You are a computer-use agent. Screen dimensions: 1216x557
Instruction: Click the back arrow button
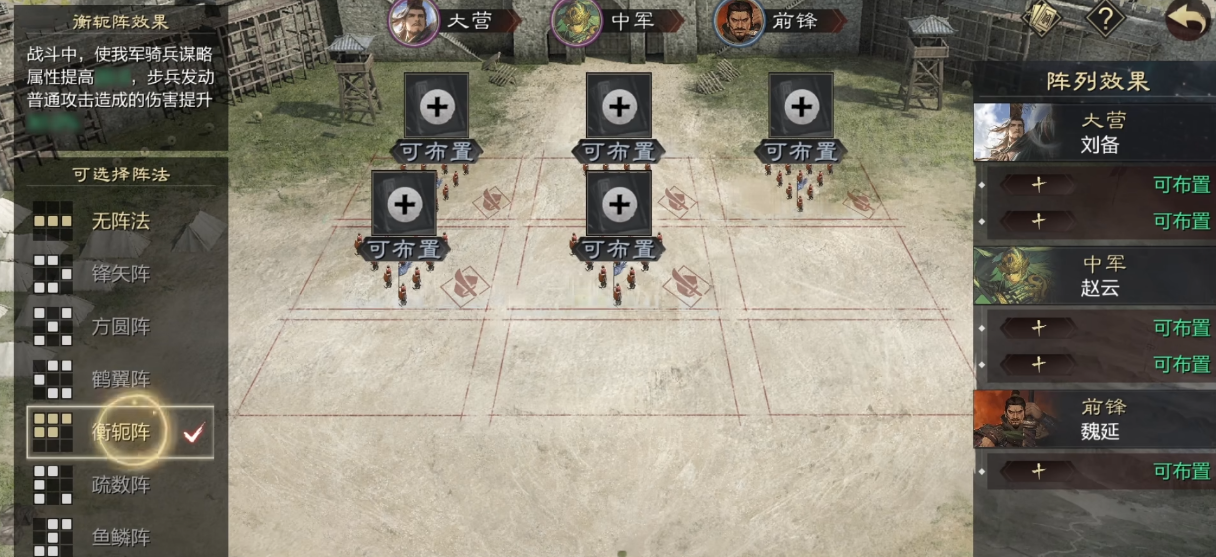coord(1187,21)
